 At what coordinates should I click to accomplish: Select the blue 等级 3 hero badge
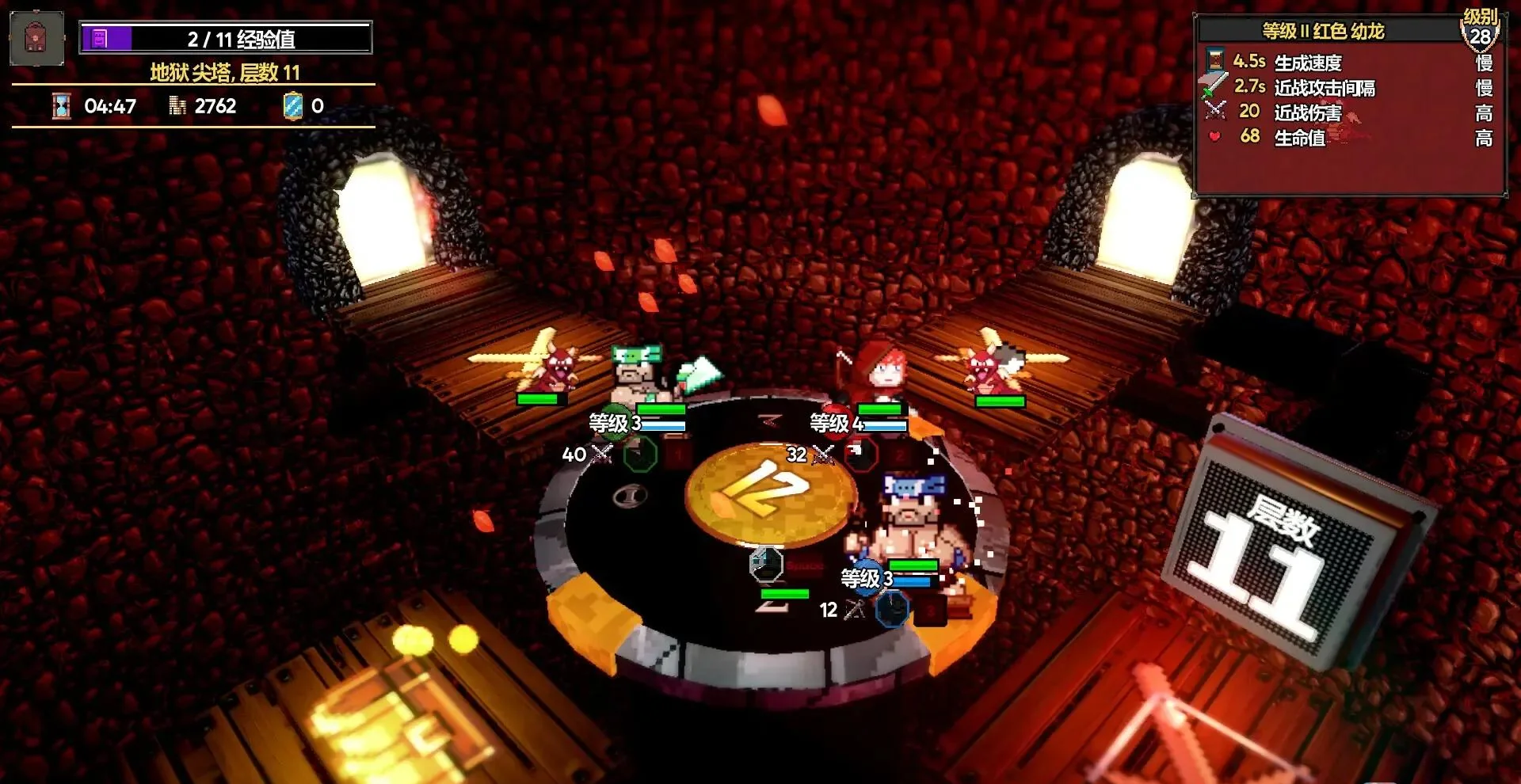pyautogui.click(x=866, y=578)
